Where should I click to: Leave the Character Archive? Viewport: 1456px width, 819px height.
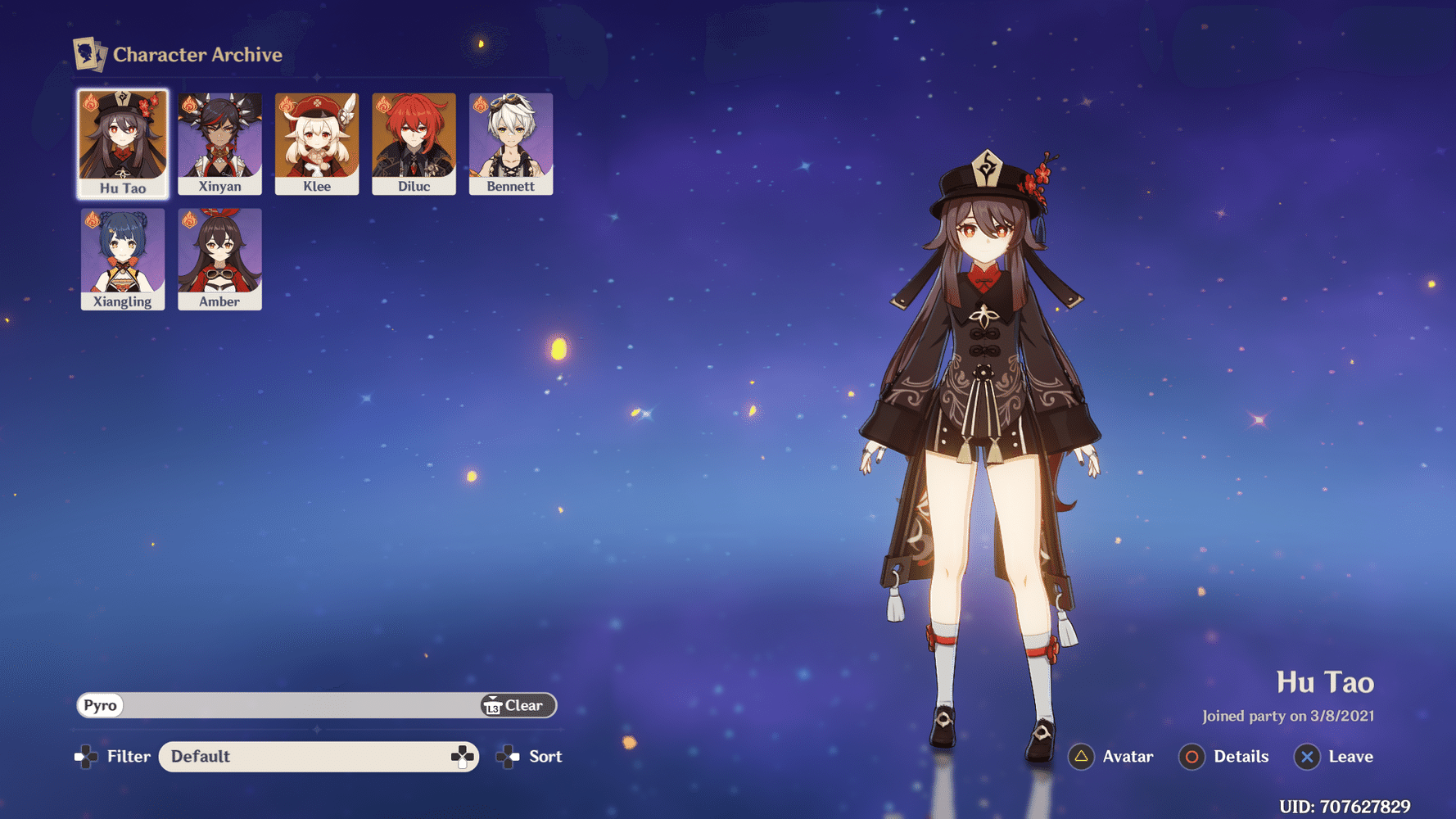[x=1334, y=757]
